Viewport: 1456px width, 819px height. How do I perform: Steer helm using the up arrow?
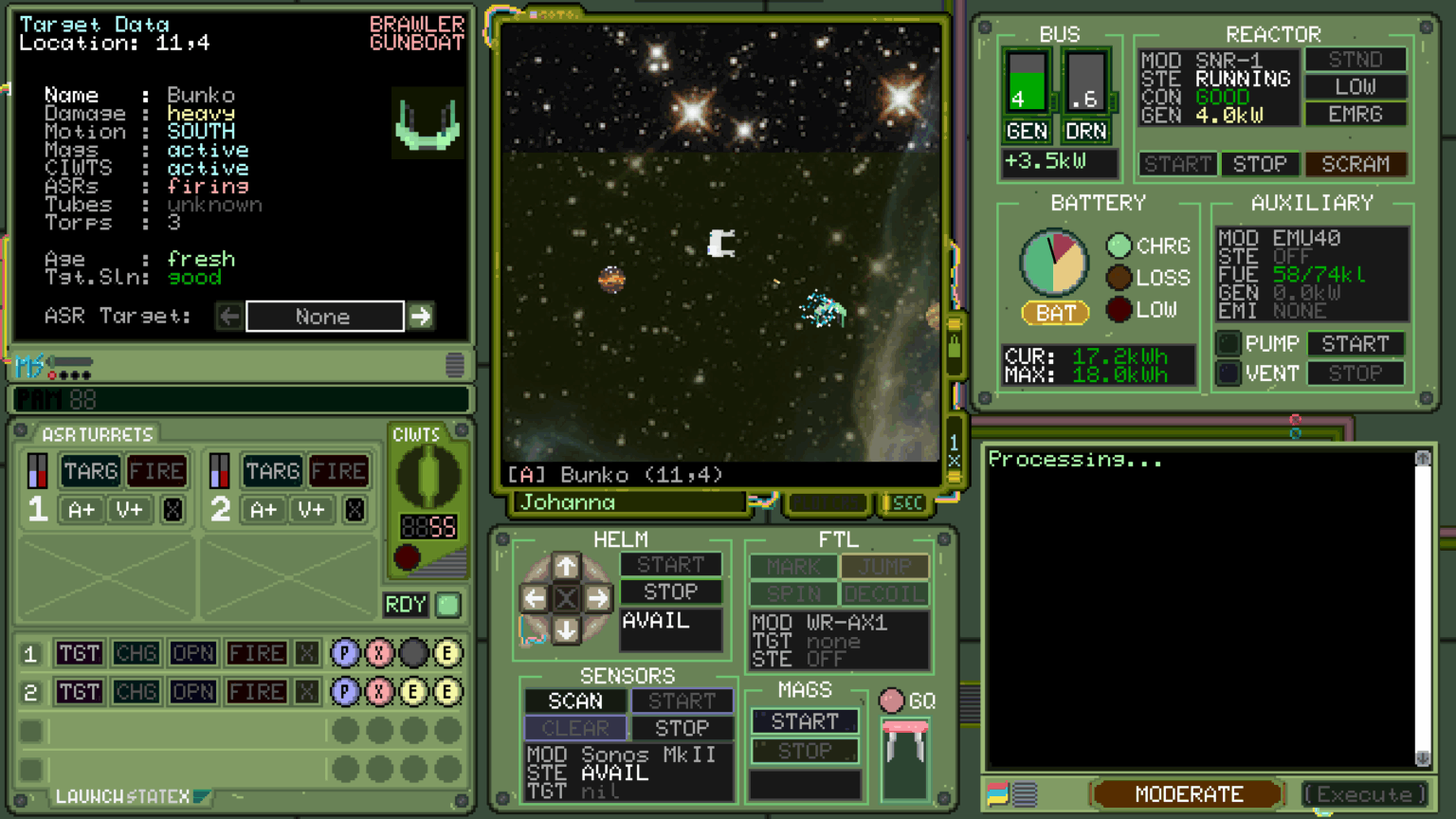566,567
